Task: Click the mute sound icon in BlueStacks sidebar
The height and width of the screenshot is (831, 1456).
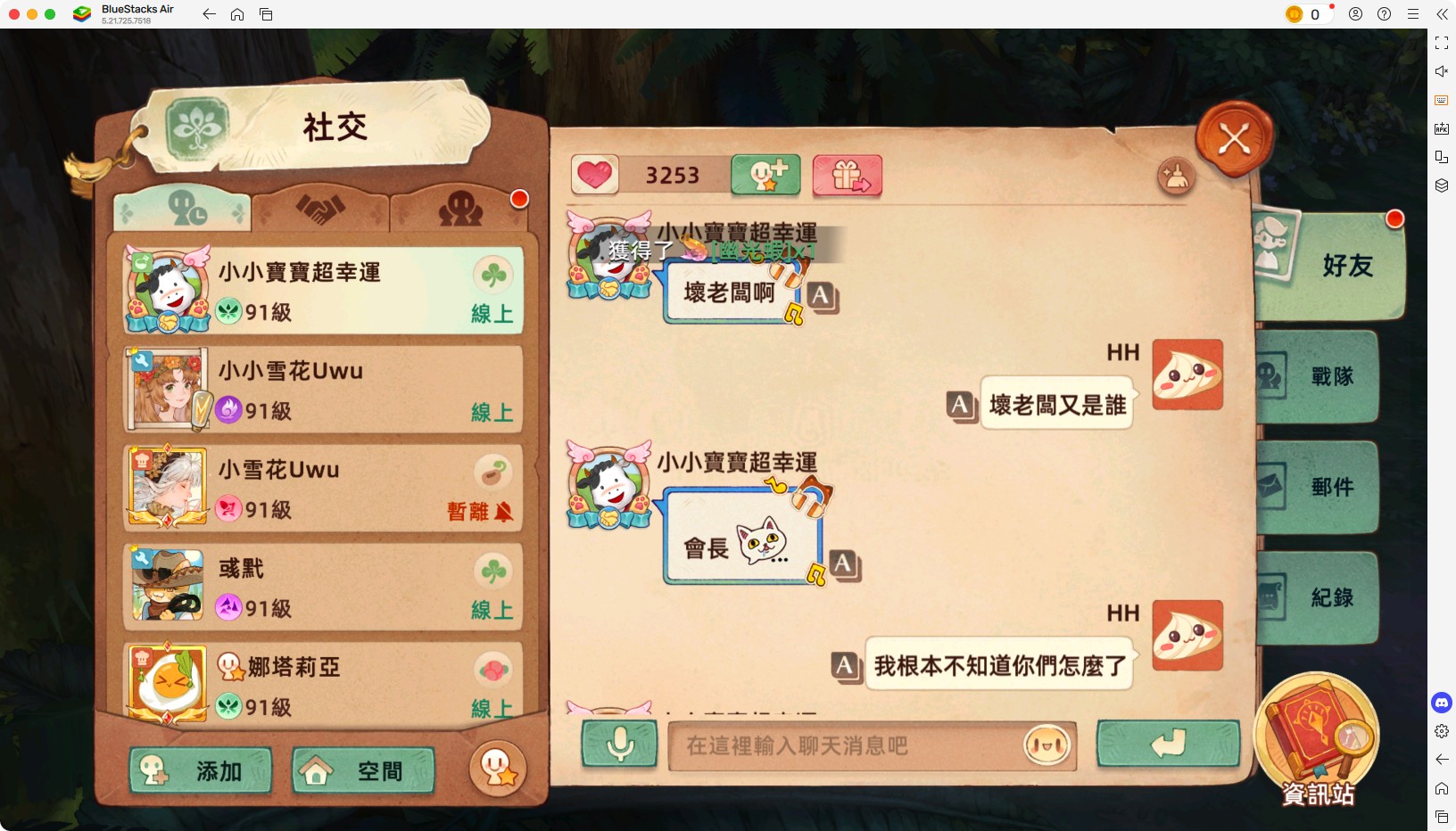Action: click(x=1443, y=71)
